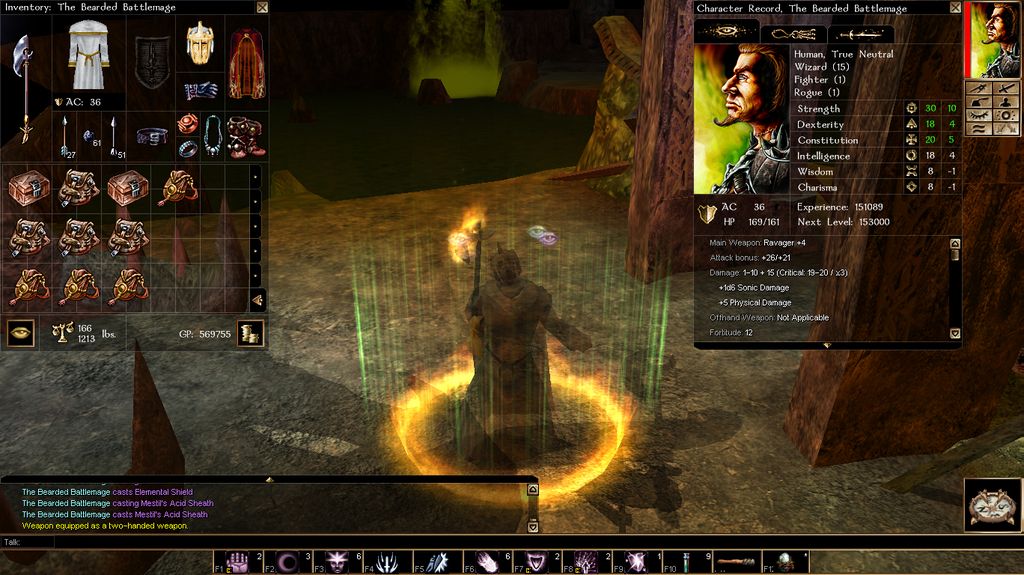Open the gold coins stack button
Image resolution: width=1024 pixels, height=575 pixels.
coord(251,333)
